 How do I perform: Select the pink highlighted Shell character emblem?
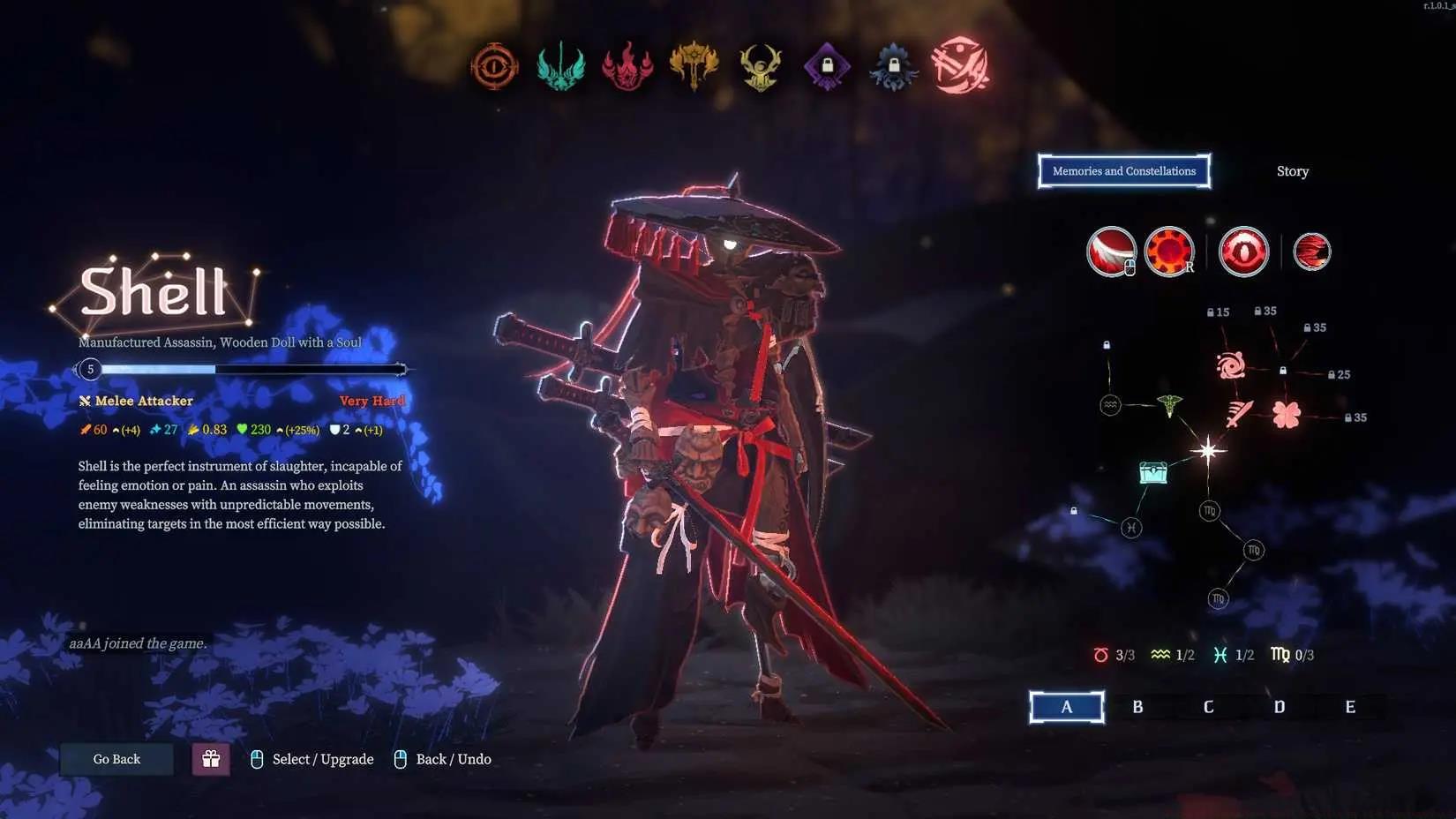point(960,65)
